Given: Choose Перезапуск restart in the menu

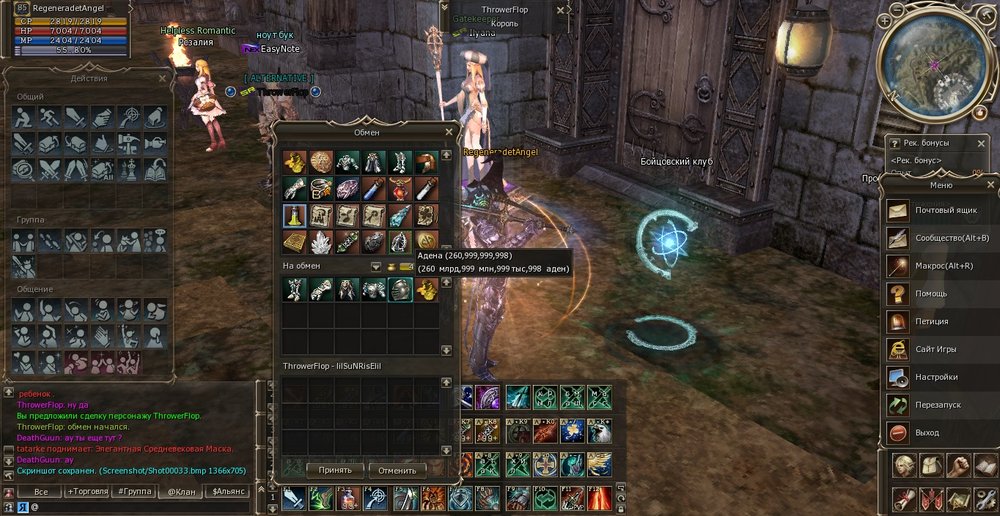Looking at the screenshot, I should click(x=941, y=405).
